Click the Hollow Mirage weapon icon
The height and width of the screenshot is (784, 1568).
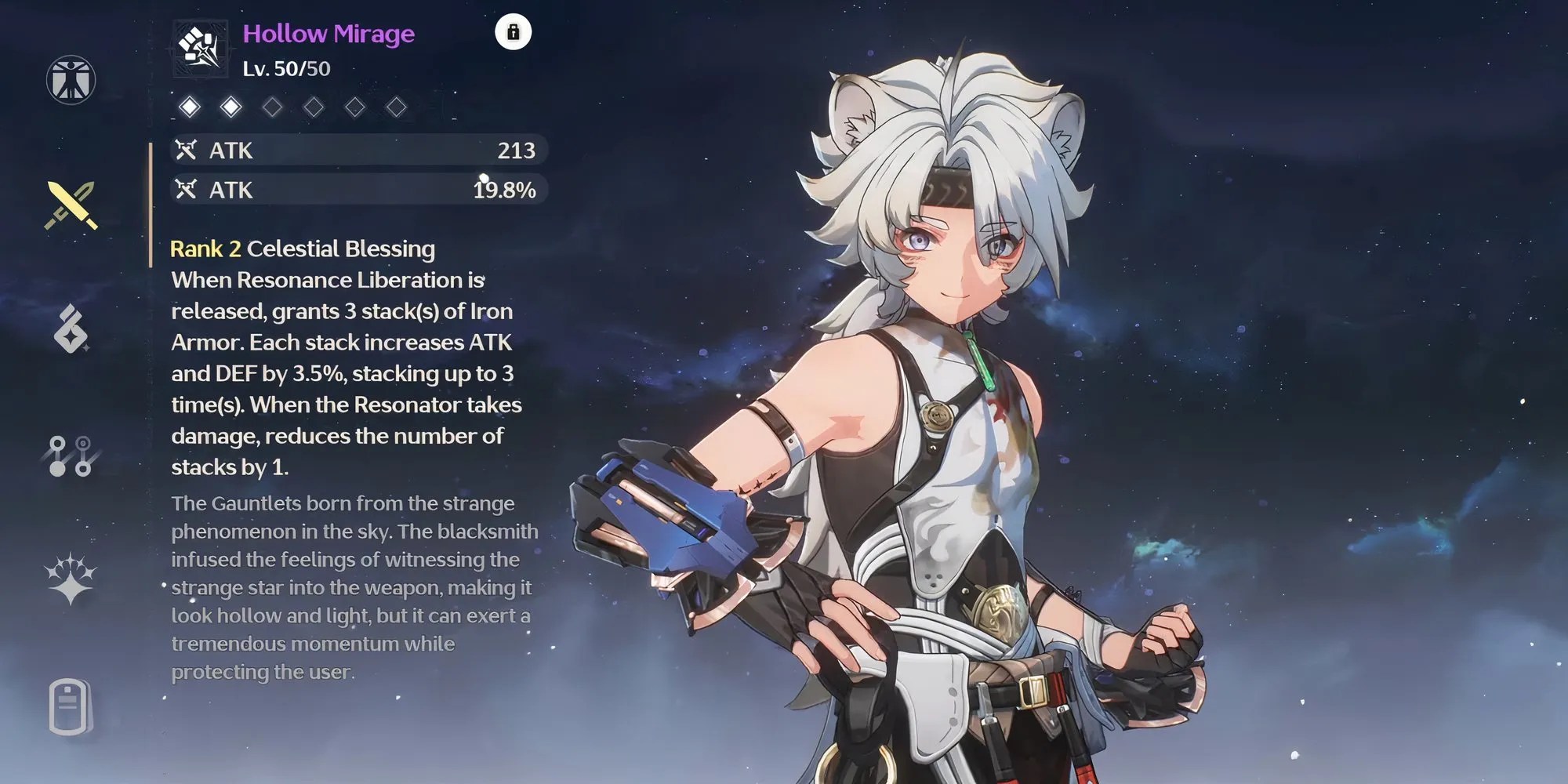(x=200, y=49)
